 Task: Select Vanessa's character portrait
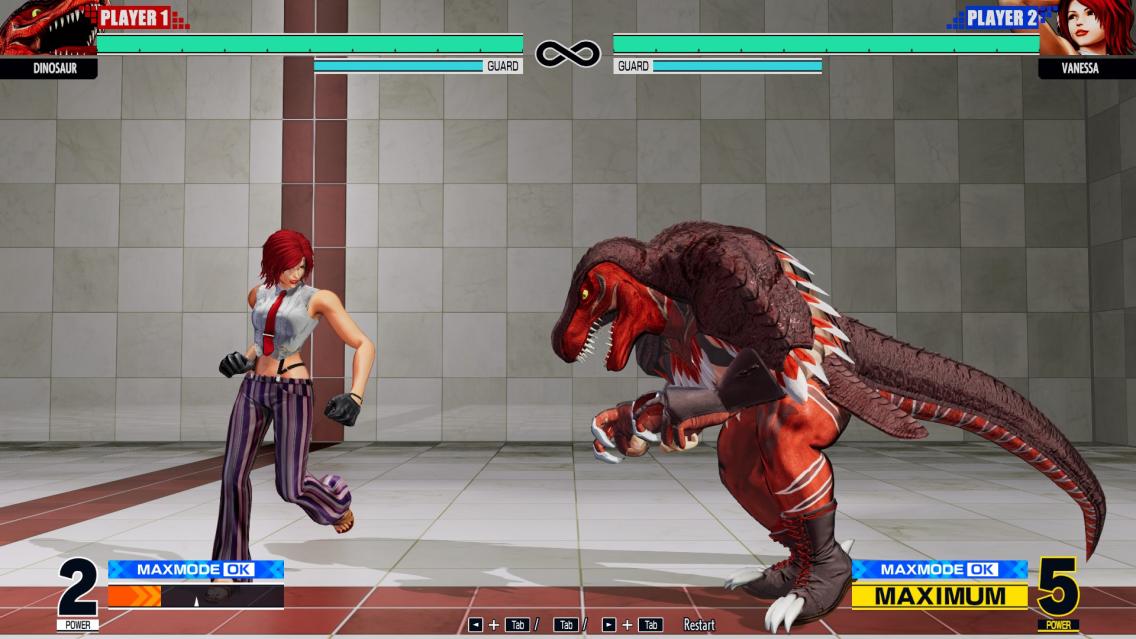click(1090, 28)
